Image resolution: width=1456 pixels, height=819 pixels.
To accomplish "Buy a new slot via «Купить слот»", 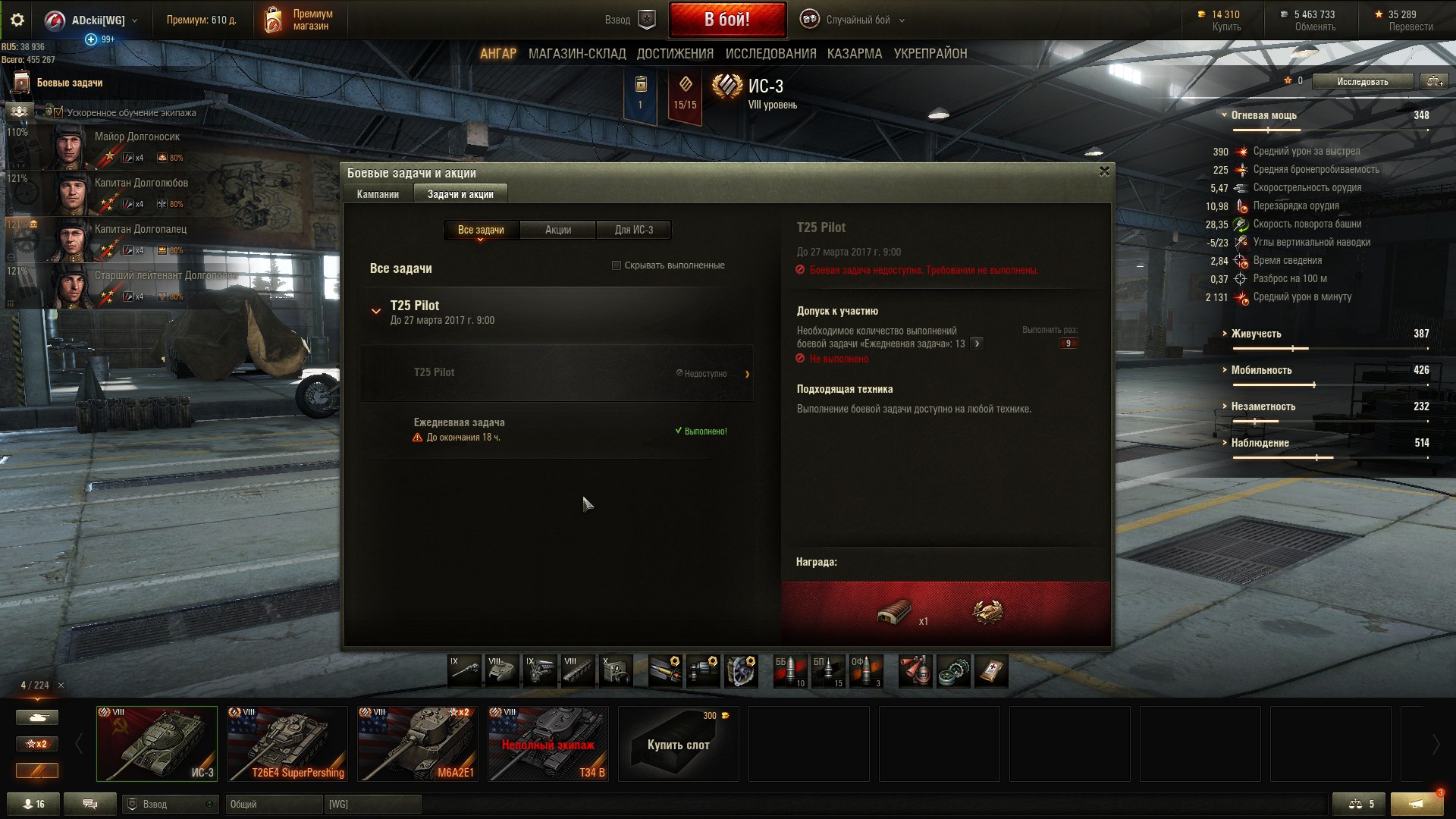I will (x=678, y=744).
